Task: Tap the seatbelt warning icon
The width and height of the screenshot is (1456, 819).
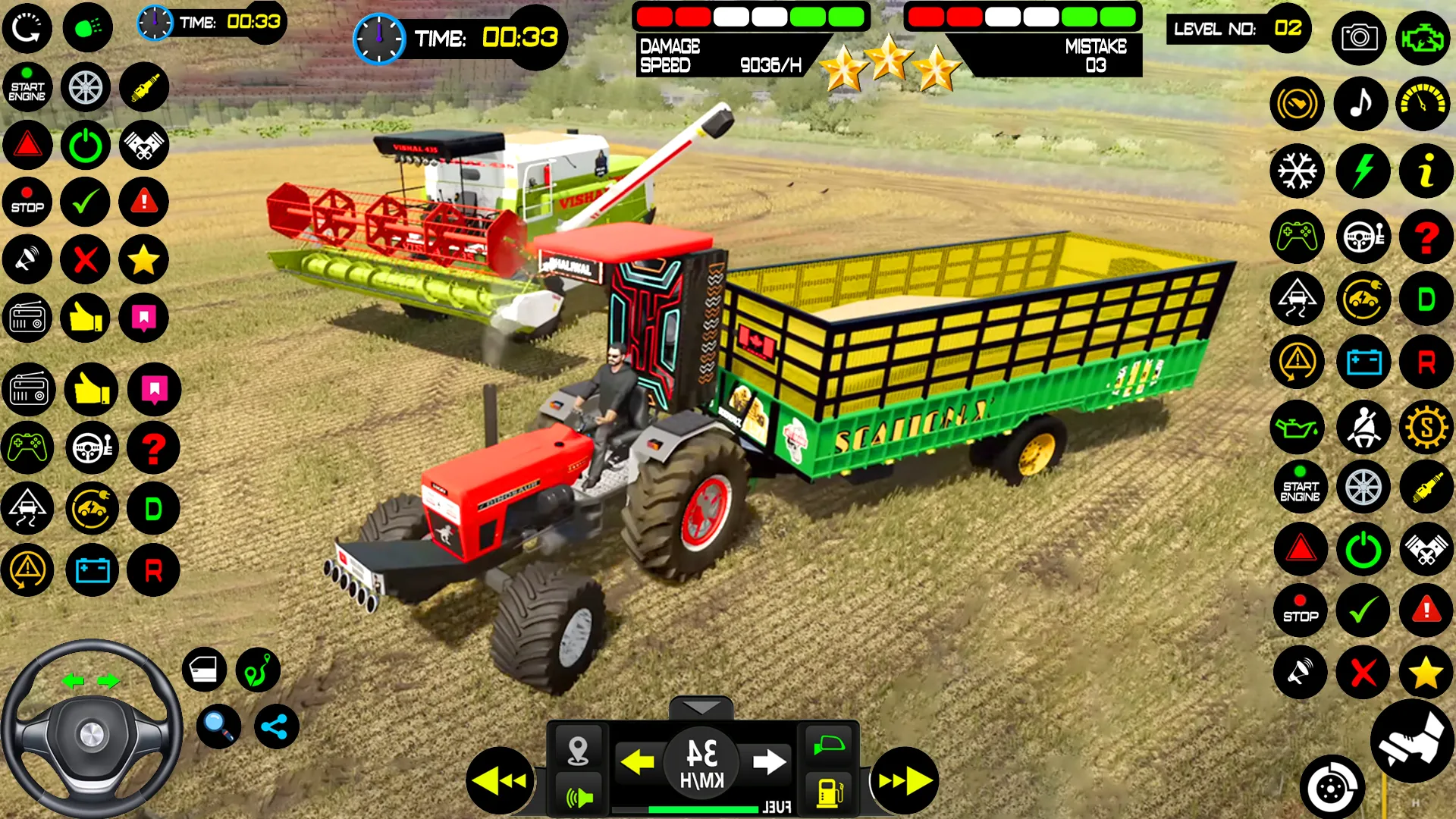Action: 1363,428
